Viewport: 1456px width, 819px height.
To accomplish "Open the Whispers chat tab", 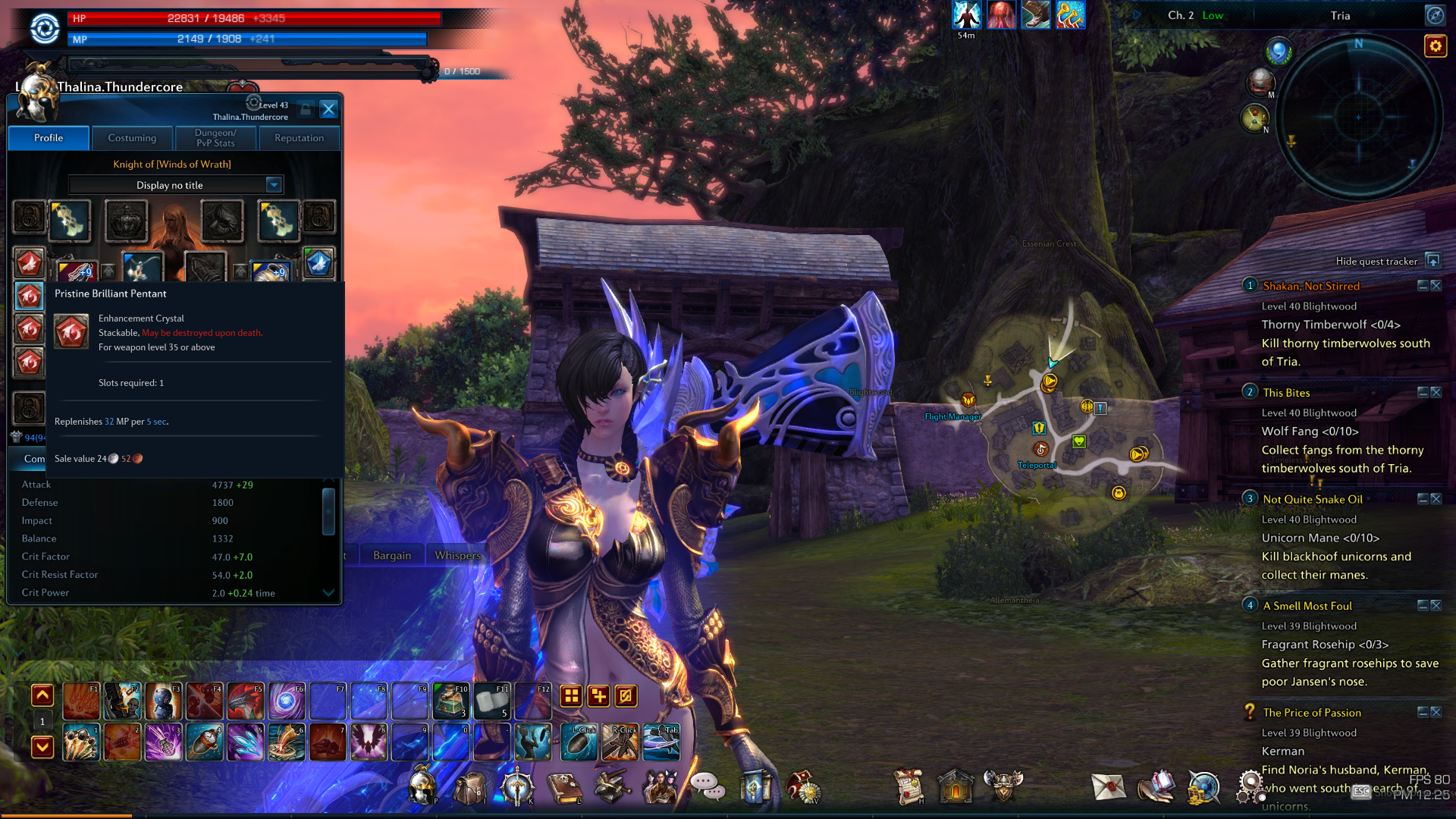I will (x=457, y=555).
